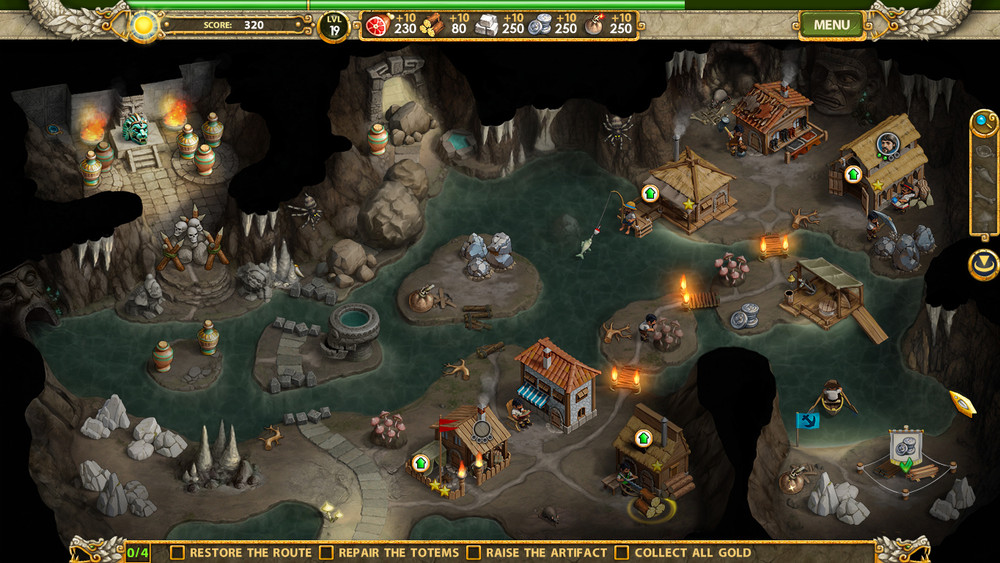Click the sawmill's green upgrade arrow
This screenshot has height=563, width=1000.
click(642, 437)
